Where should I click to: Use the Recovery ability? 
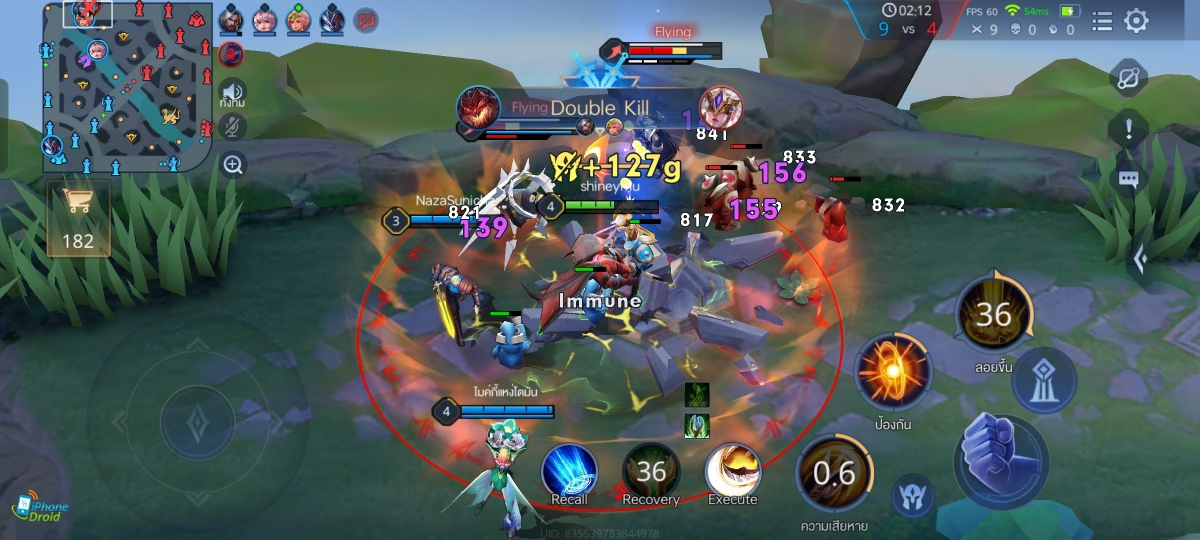[651, 471]
